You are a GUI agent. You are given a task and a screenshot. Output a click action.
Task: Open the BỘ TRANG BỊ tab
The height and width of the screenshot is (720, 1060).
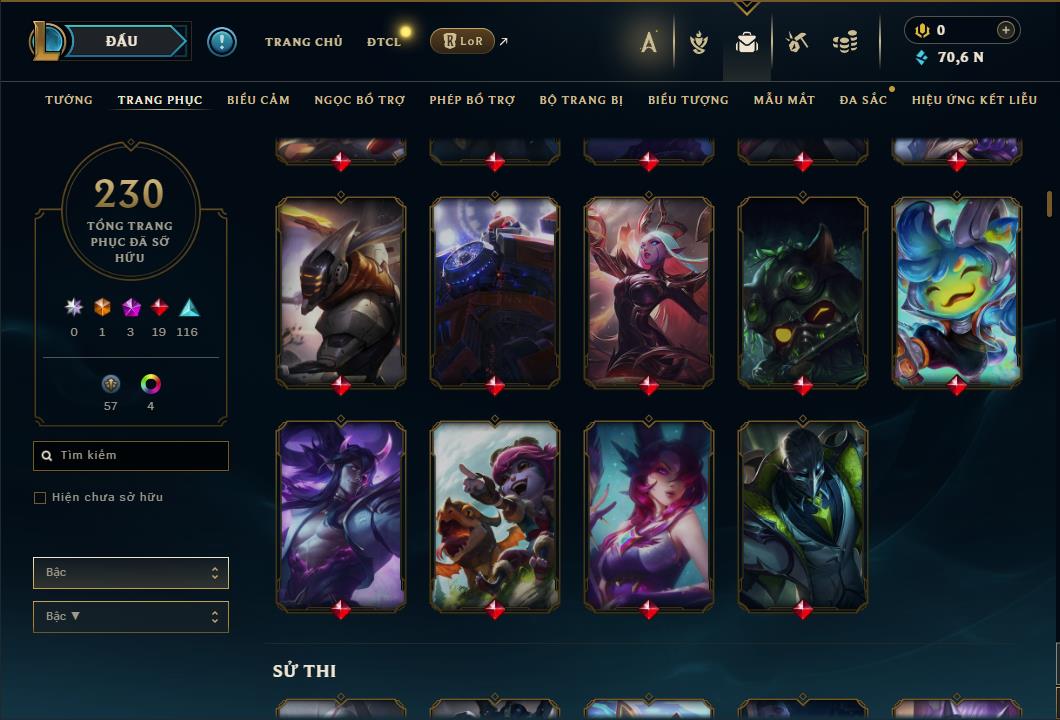pyautogui.click(x=581, y=100)
